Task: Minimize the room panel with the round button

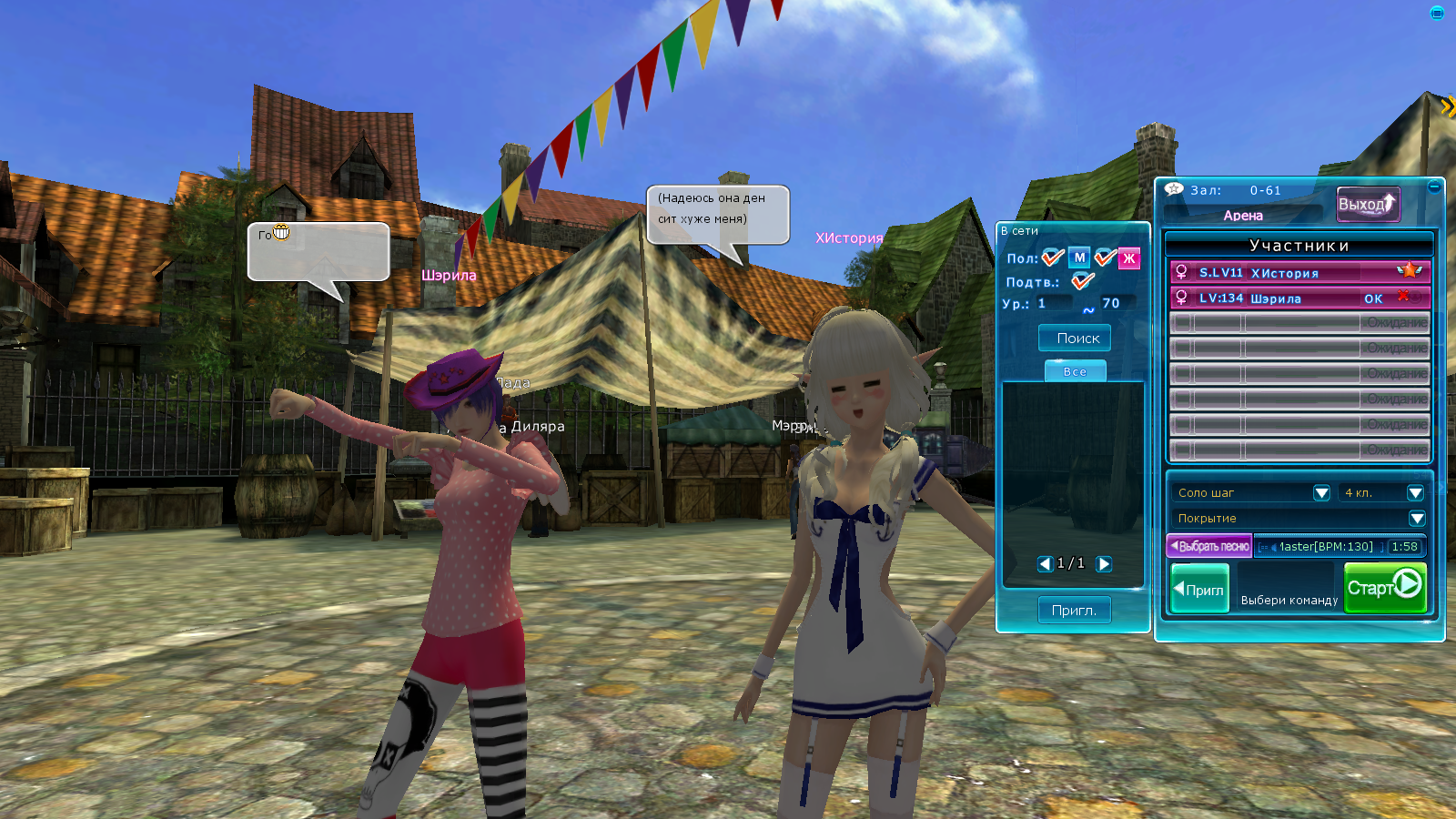Action: pos(1434,187)
